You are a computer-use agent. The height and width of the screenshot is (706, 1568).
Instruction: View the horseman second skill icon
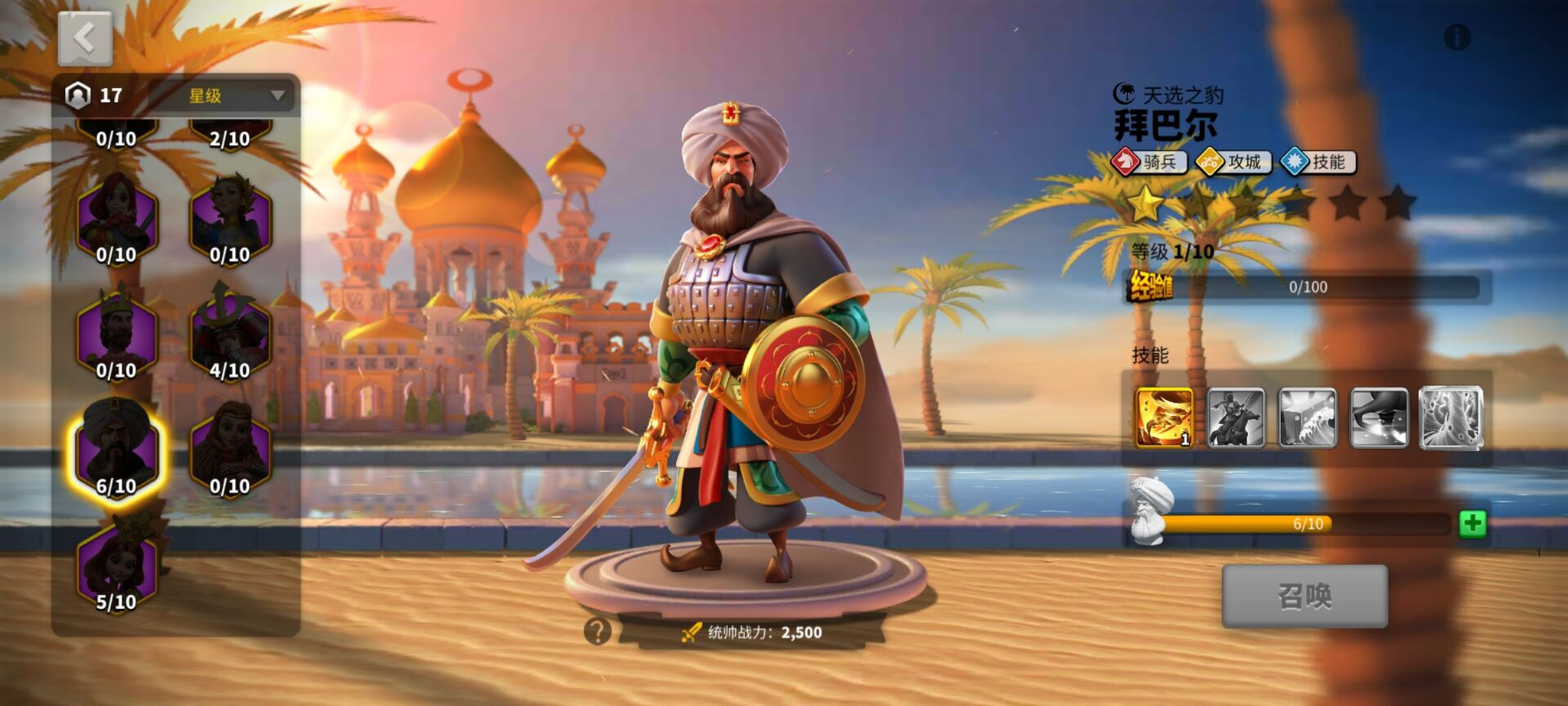point(1236,418)
